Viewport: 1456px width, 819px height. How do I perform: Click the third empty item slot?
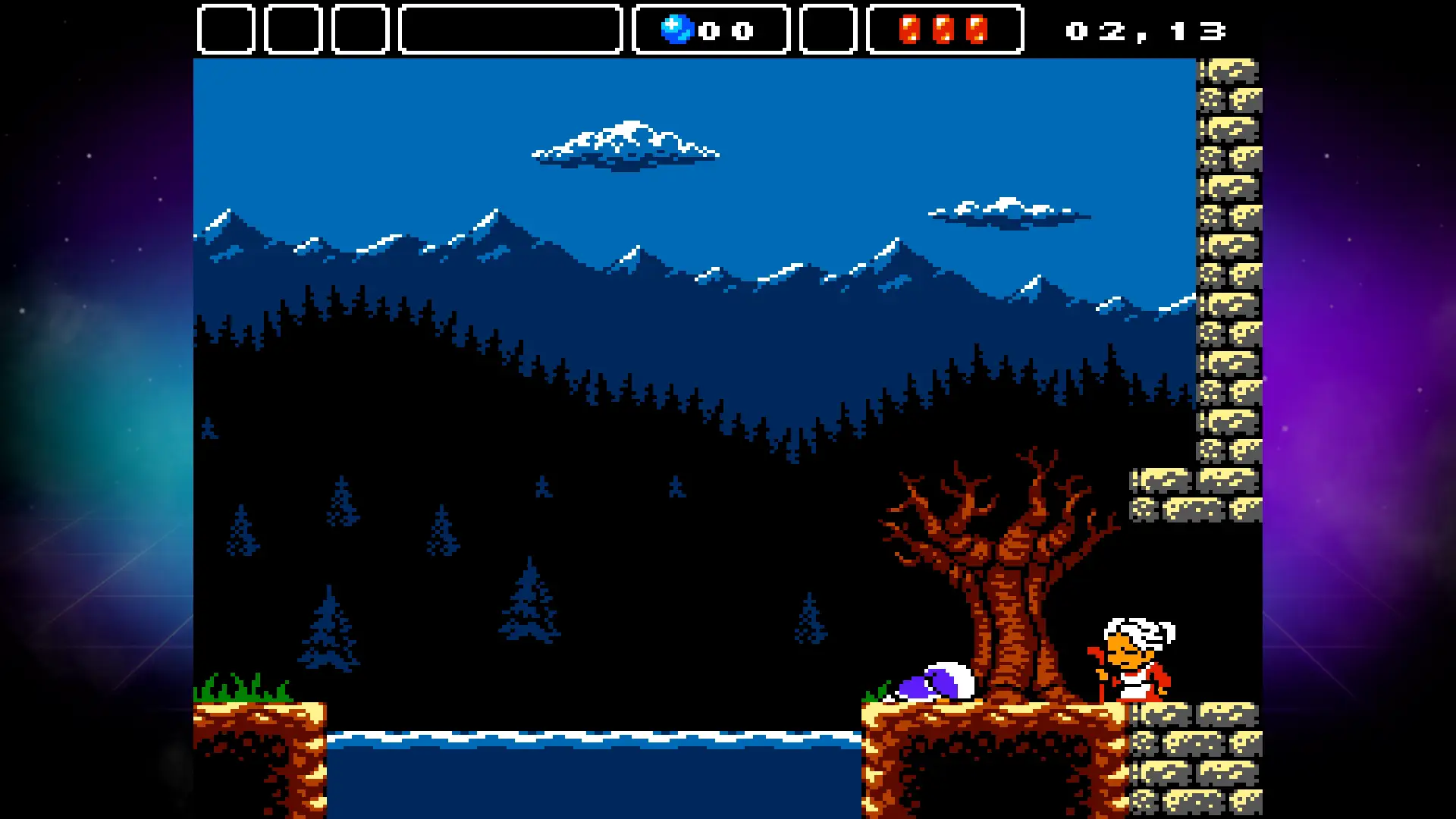359,30
